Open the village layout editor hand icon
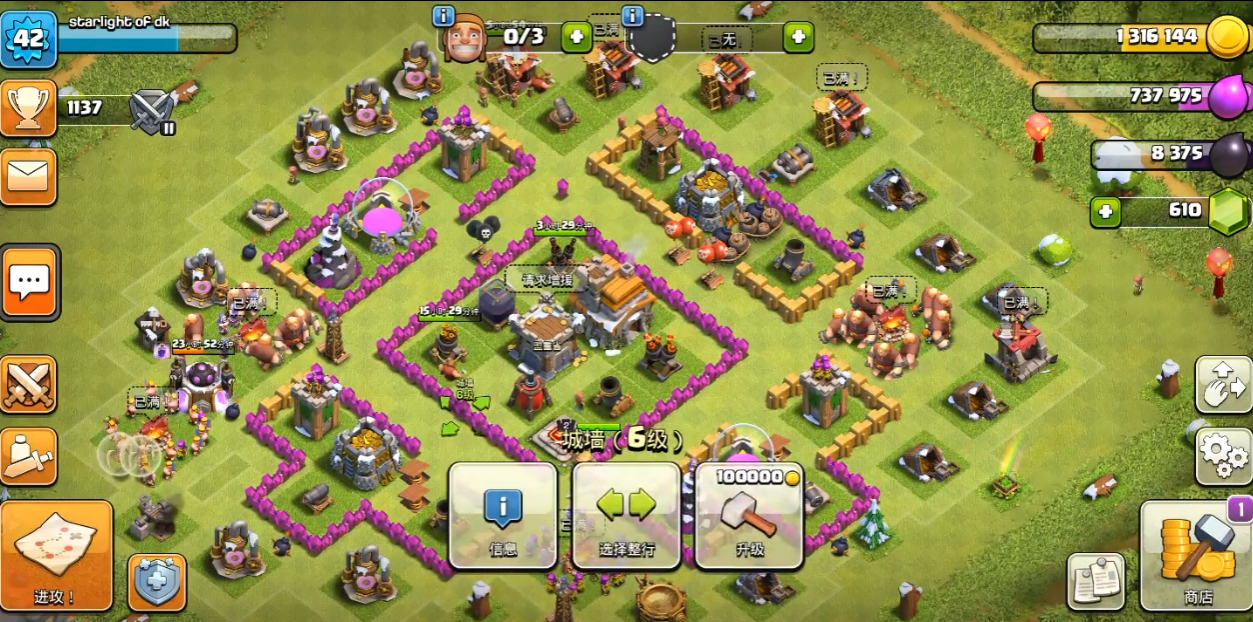1253x622 pixels. pos(1223,385)
